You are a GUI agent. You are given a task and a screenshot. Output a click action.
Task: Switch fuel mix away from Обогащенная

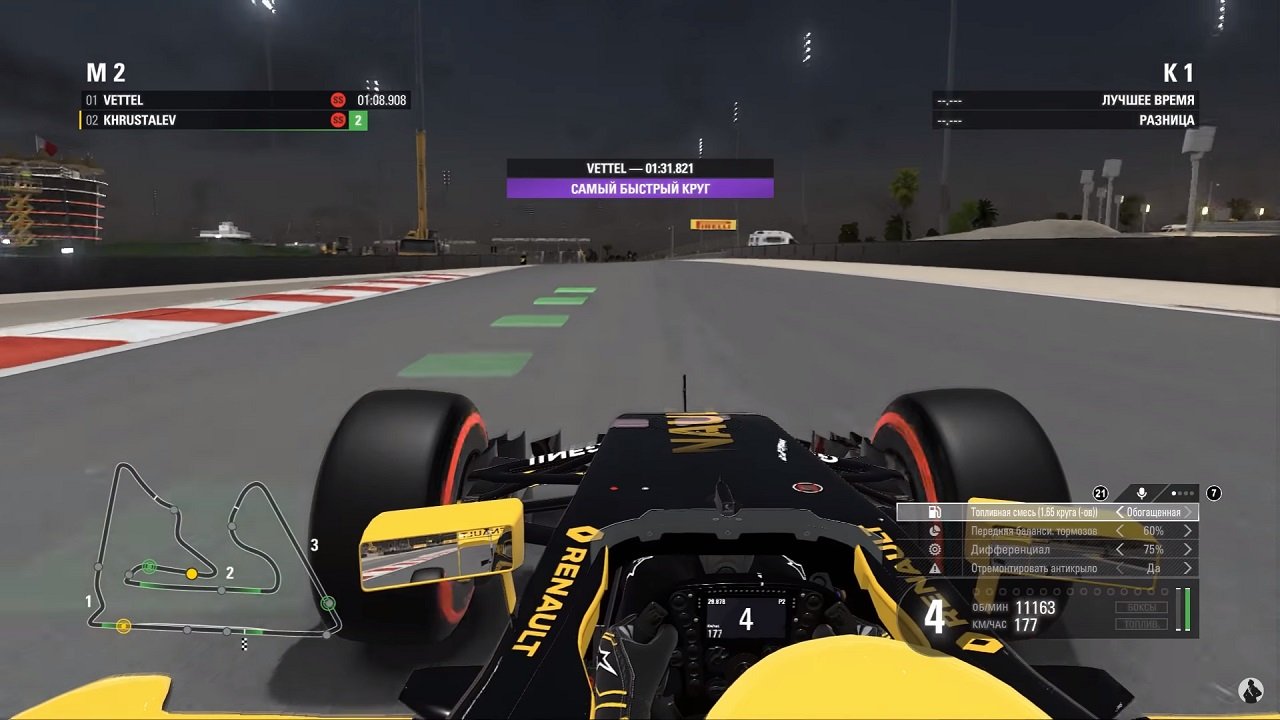pyautogui.click(x=1121, y=512)
